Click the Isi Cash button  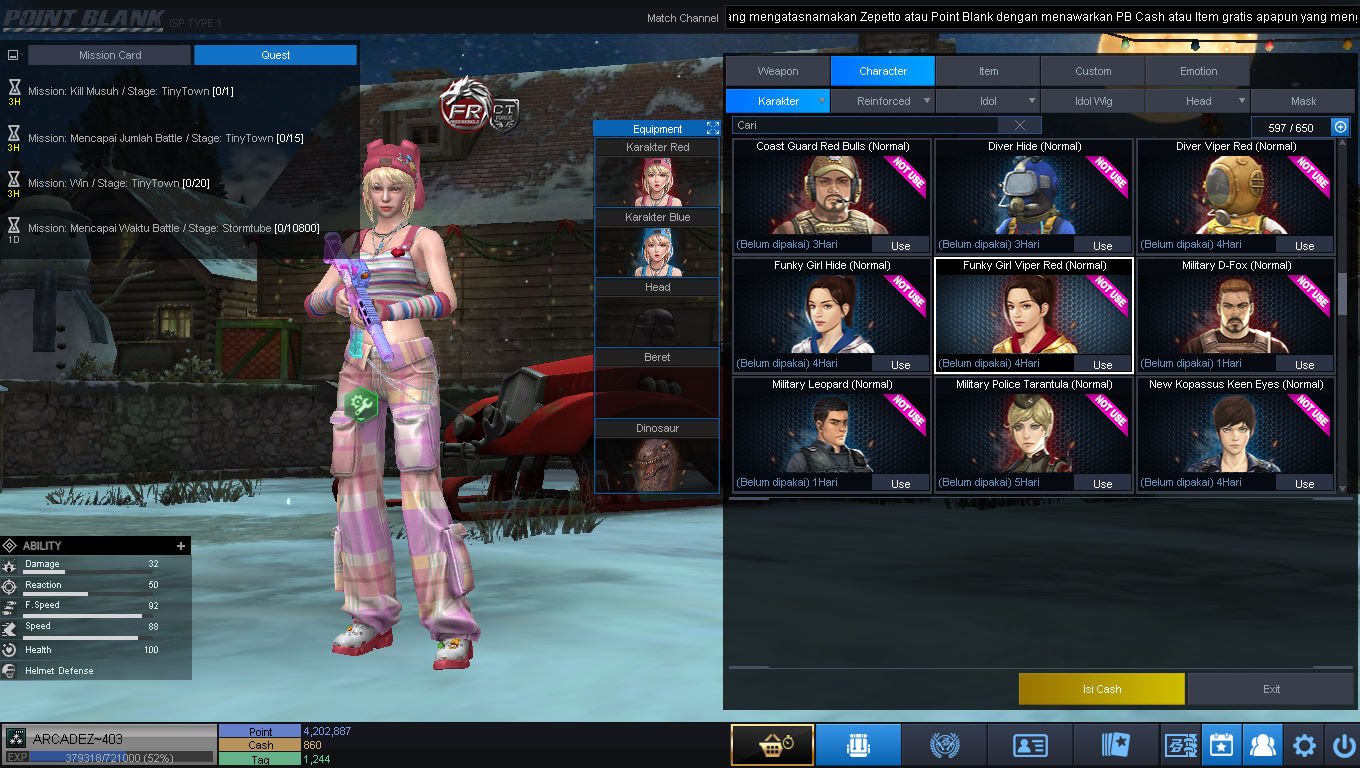click(x=1101, y=689)
